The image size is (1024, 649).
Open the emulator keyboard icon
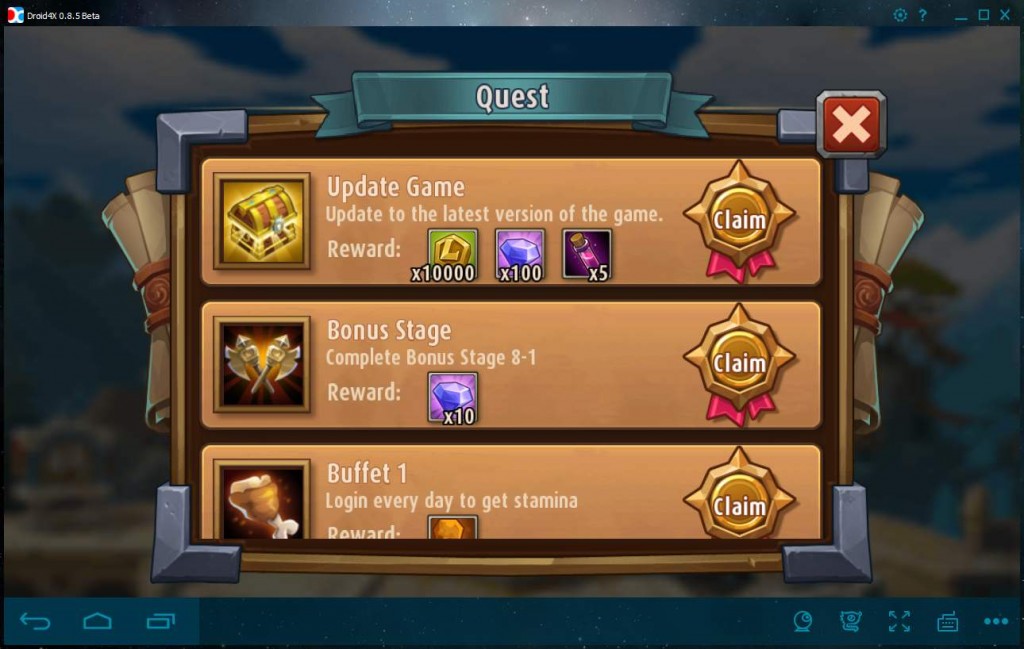click(x=947, y=622)
